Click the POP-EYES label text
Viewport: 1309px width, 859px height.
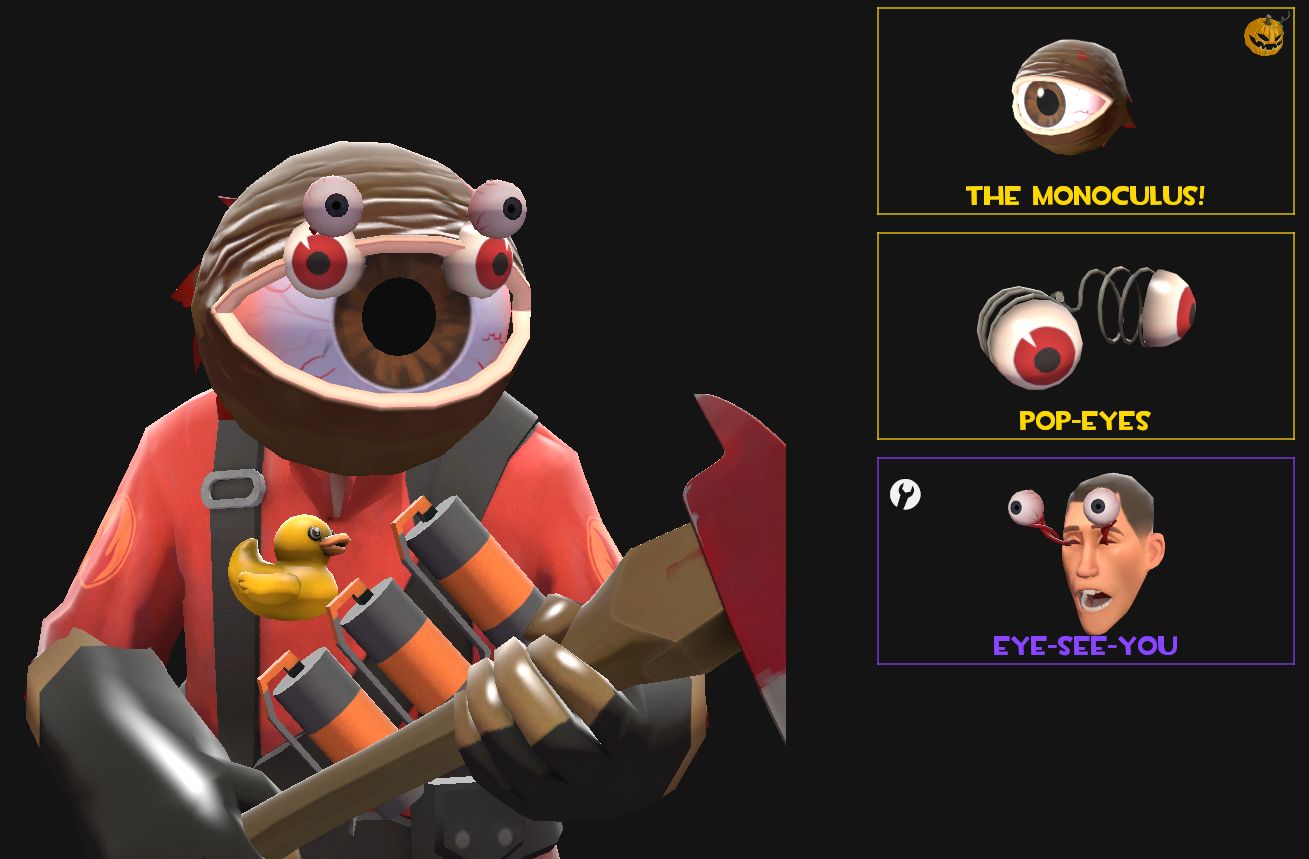click(x=1085, y=421)
